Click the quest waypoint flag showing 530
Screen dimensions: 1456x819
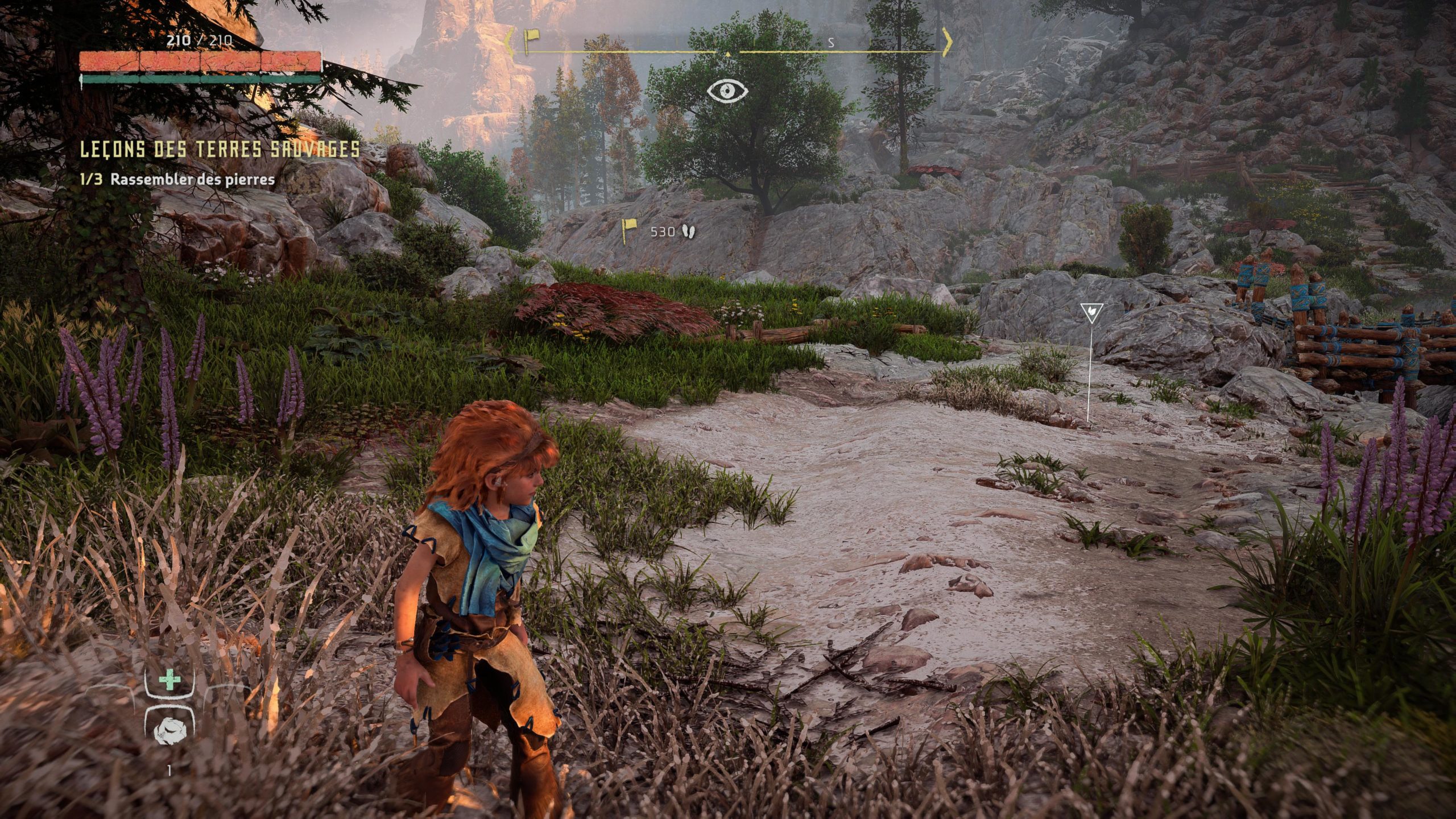(628, 231)
